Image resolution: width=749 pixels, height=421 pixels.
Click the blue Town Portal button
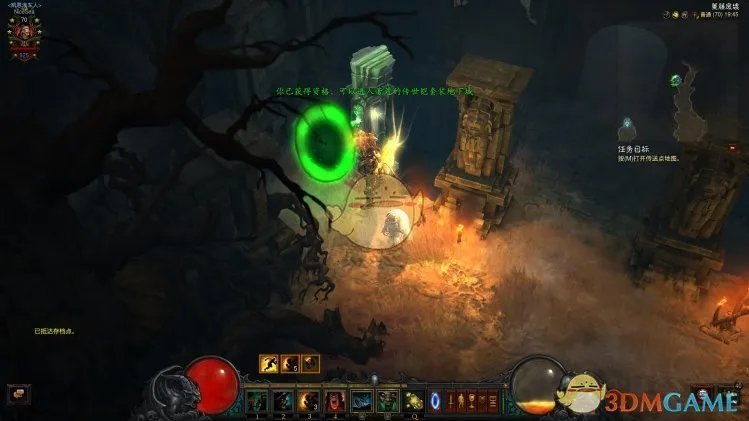435,400
